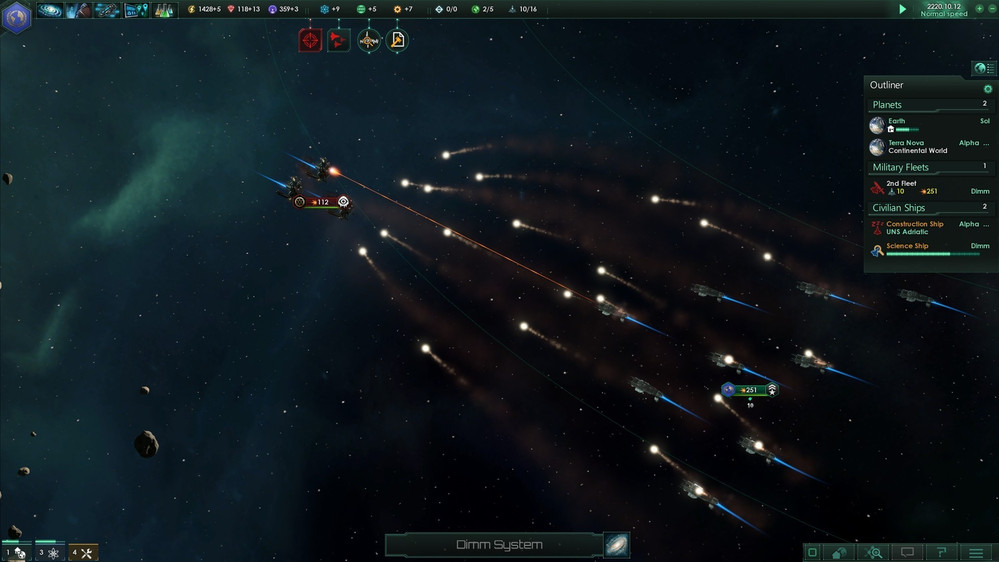Open the technology research flasks tab
The image size is (999, 562).
tap(163, 10)
